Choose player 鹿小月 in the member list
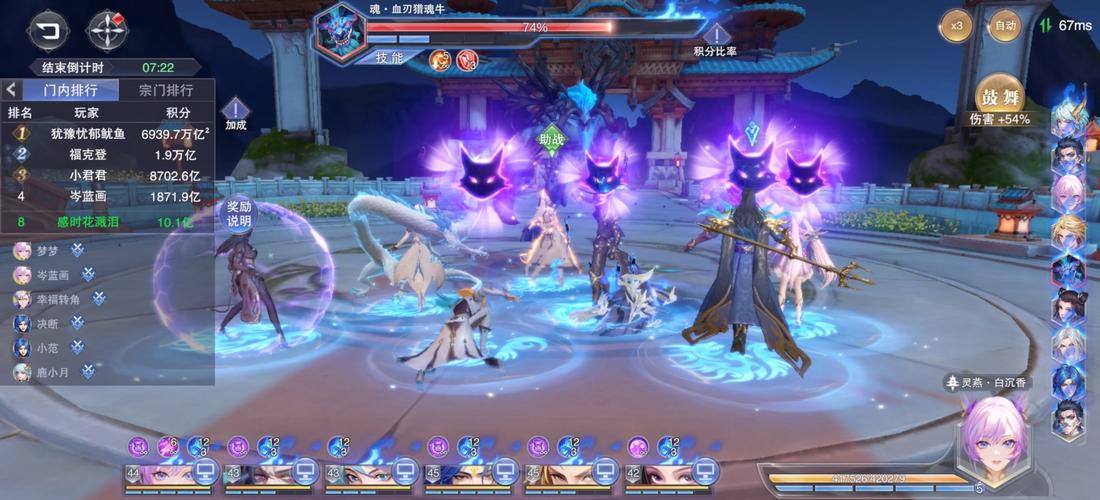The height and width of the screenshot is (500, 1100). click(52, 371)
